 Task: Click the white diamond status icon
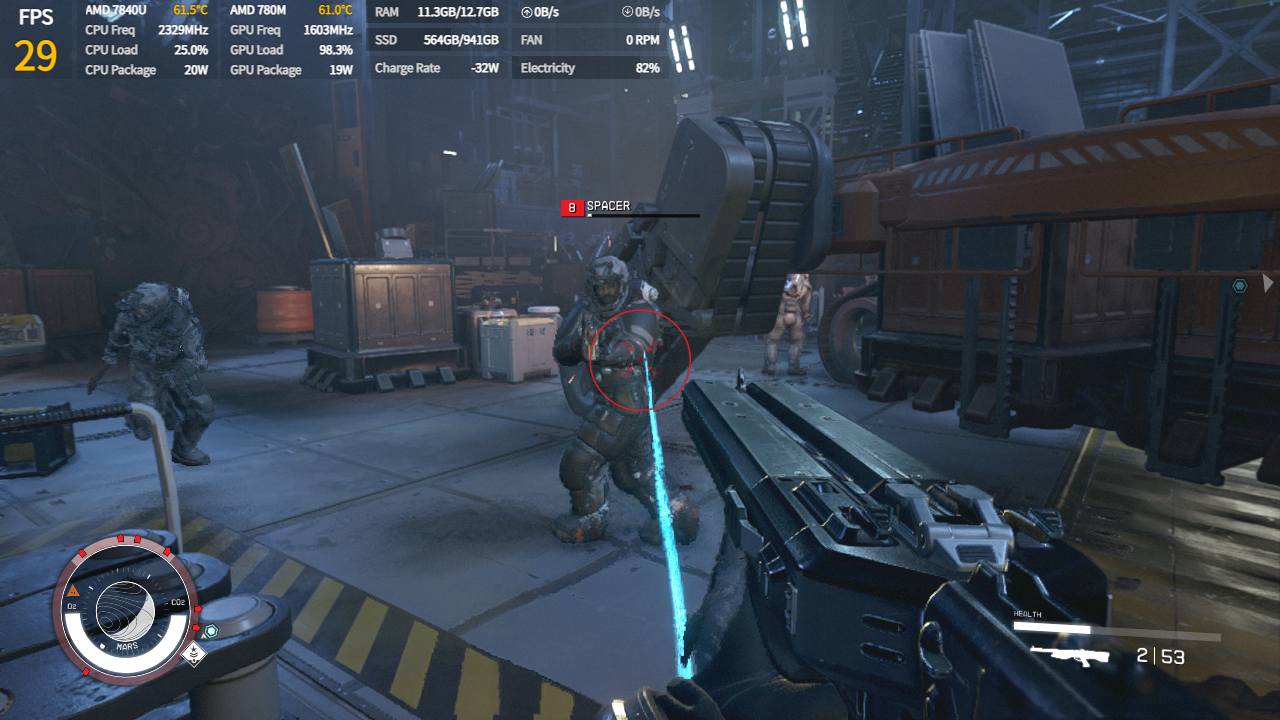click(195, 655)
